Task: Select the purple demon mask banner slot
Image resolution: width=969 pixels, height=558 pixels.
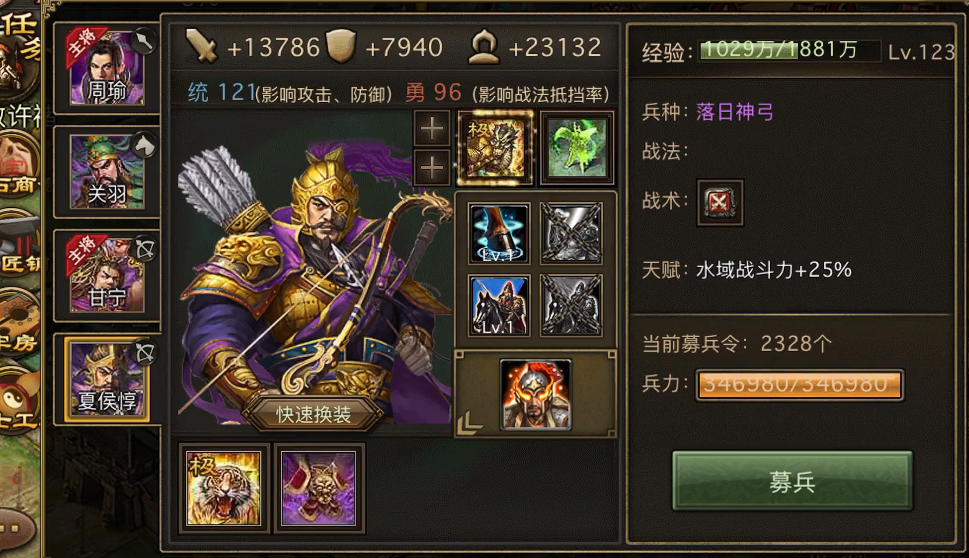Action: 318,488
